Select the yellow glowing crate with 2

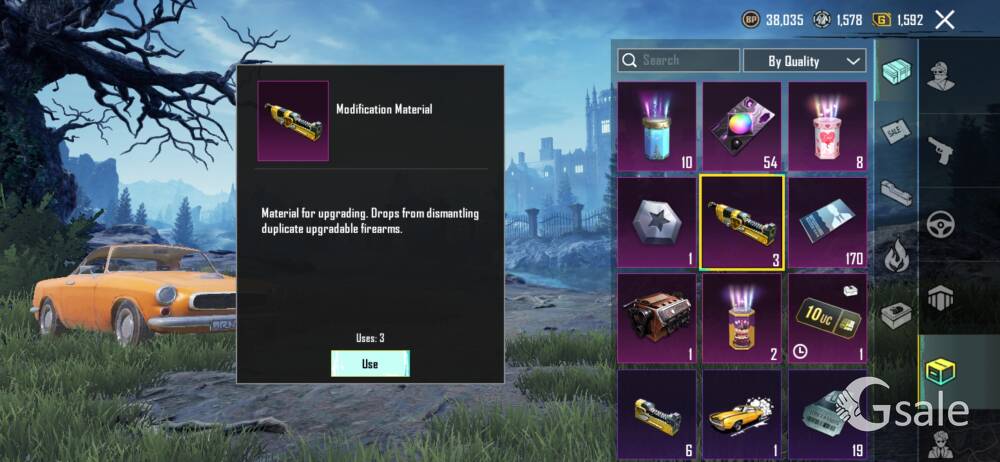pyautogui.click(x=741, y=318)
